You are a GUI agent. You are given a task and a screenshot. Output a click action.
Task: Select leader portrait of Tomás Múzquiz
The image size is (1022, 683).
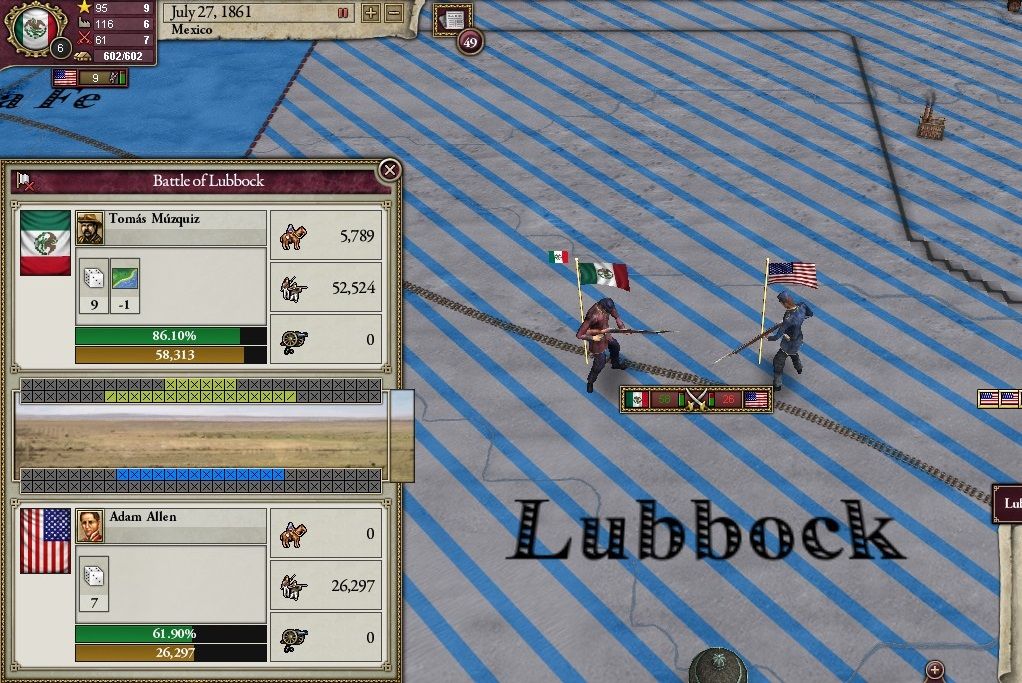click(89, 228)
